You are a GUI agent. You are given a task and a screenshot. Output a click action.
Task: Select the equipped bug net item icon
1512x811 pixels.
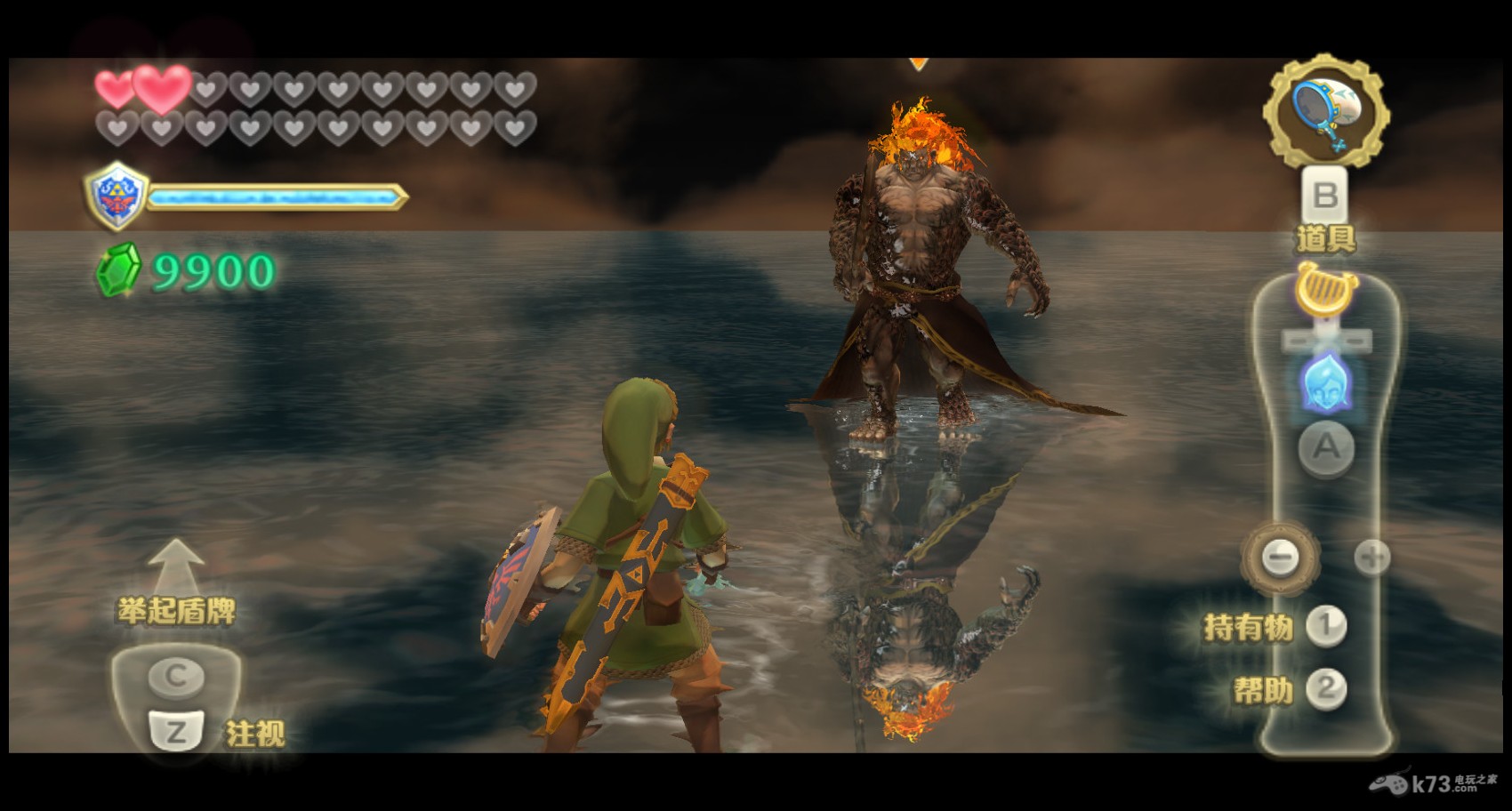click(1326, 113)
